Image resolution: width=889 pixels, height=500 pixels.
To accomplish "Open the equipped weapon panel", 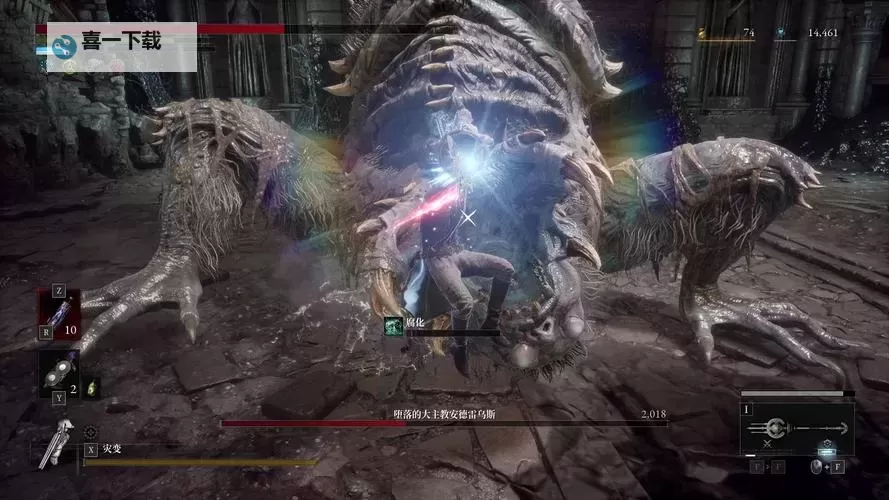I will click(796, 429).
